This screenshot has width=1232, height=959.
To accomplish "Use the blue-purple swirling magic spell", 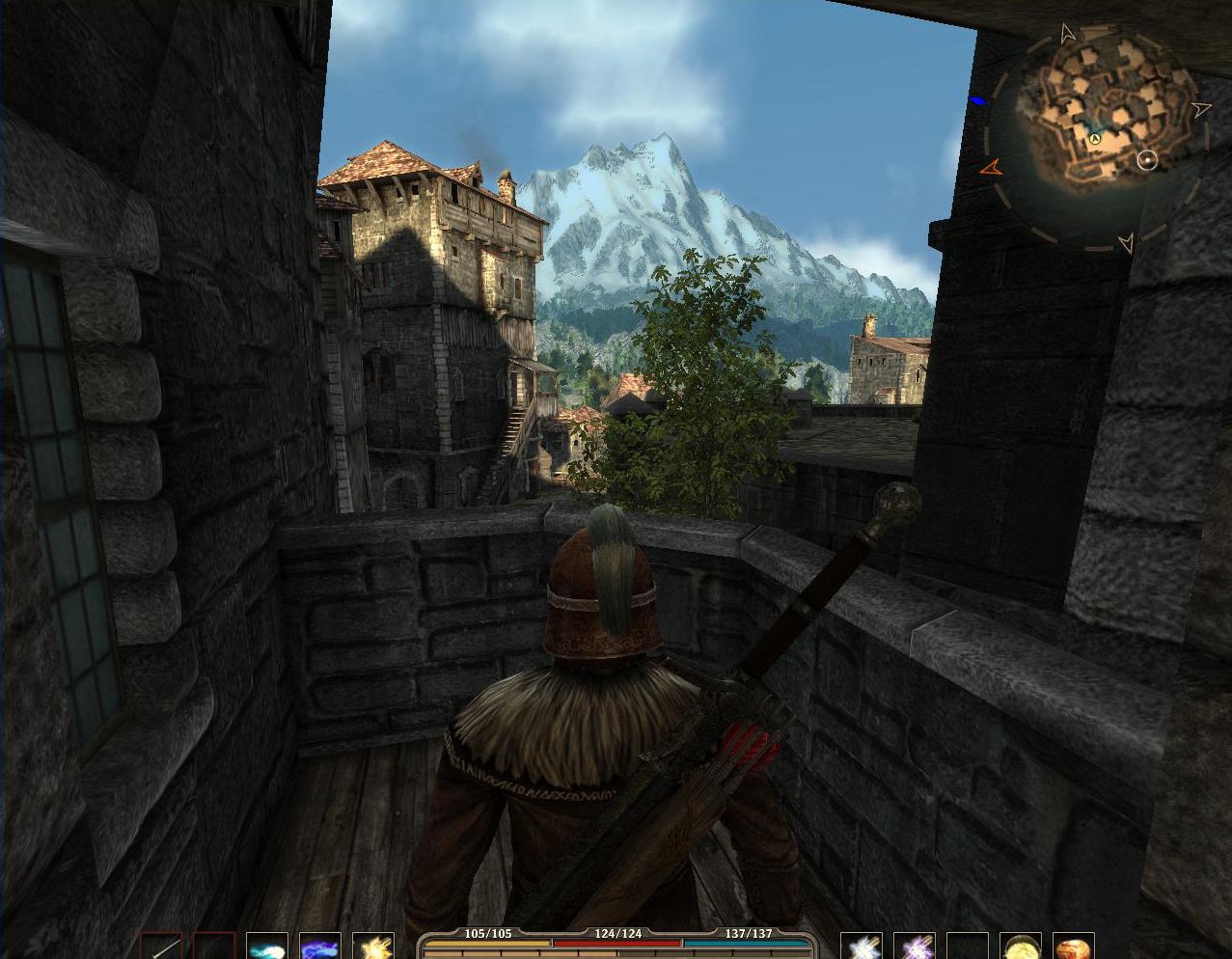I will pos(320,946).
